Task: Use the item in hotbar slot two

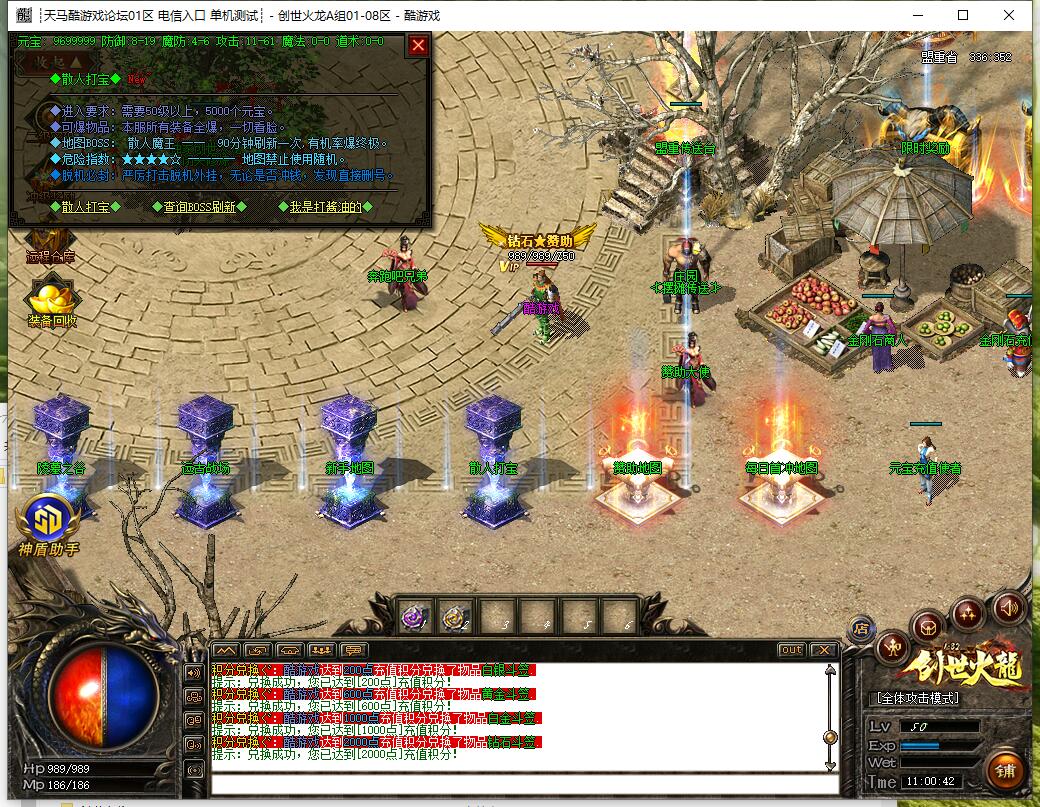Action: click(x=457, y=617)
